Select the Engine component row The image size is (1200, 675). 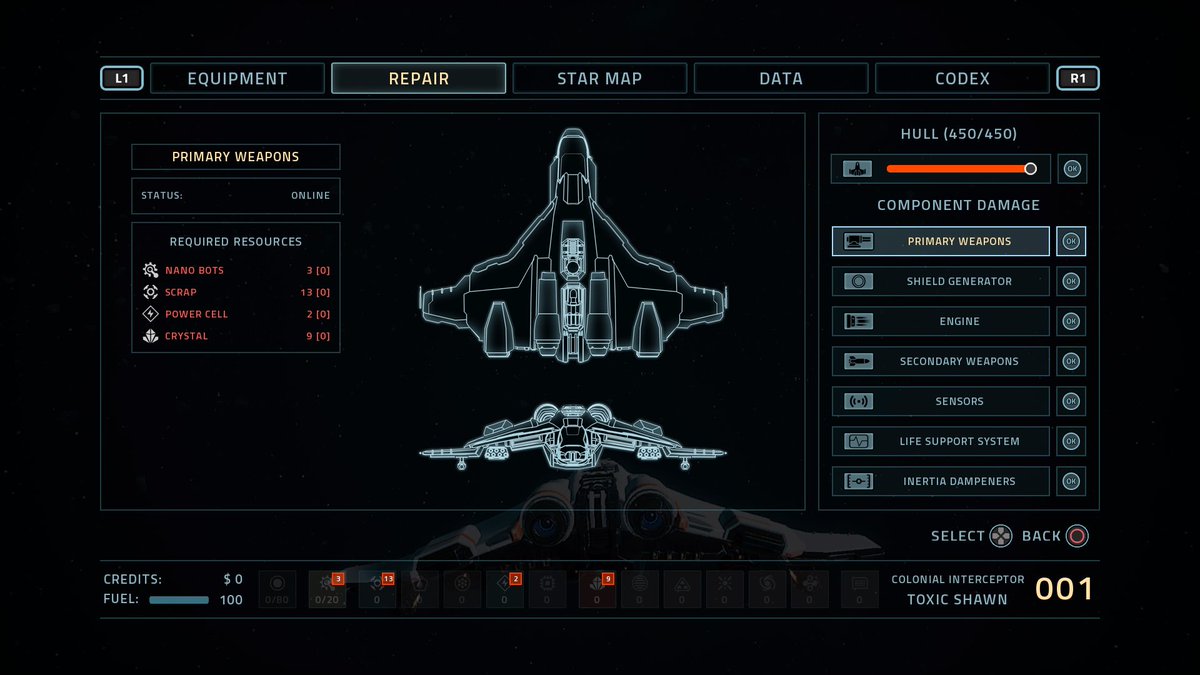(x=941, y=321)
